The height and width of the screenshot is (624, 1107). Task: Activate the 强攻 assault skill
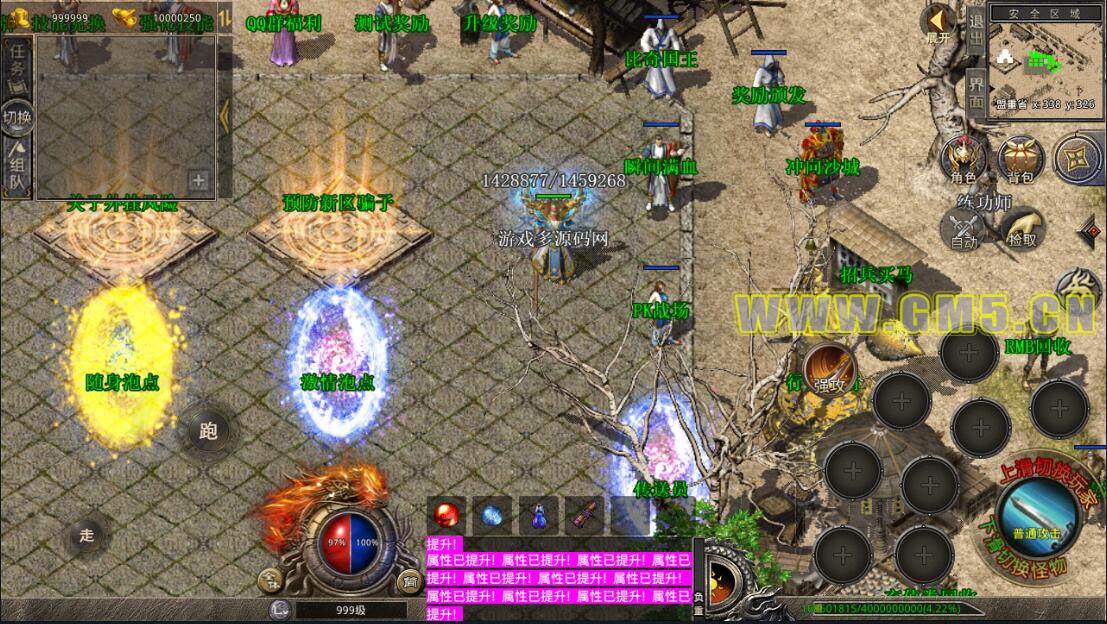(x=827, y=368)
